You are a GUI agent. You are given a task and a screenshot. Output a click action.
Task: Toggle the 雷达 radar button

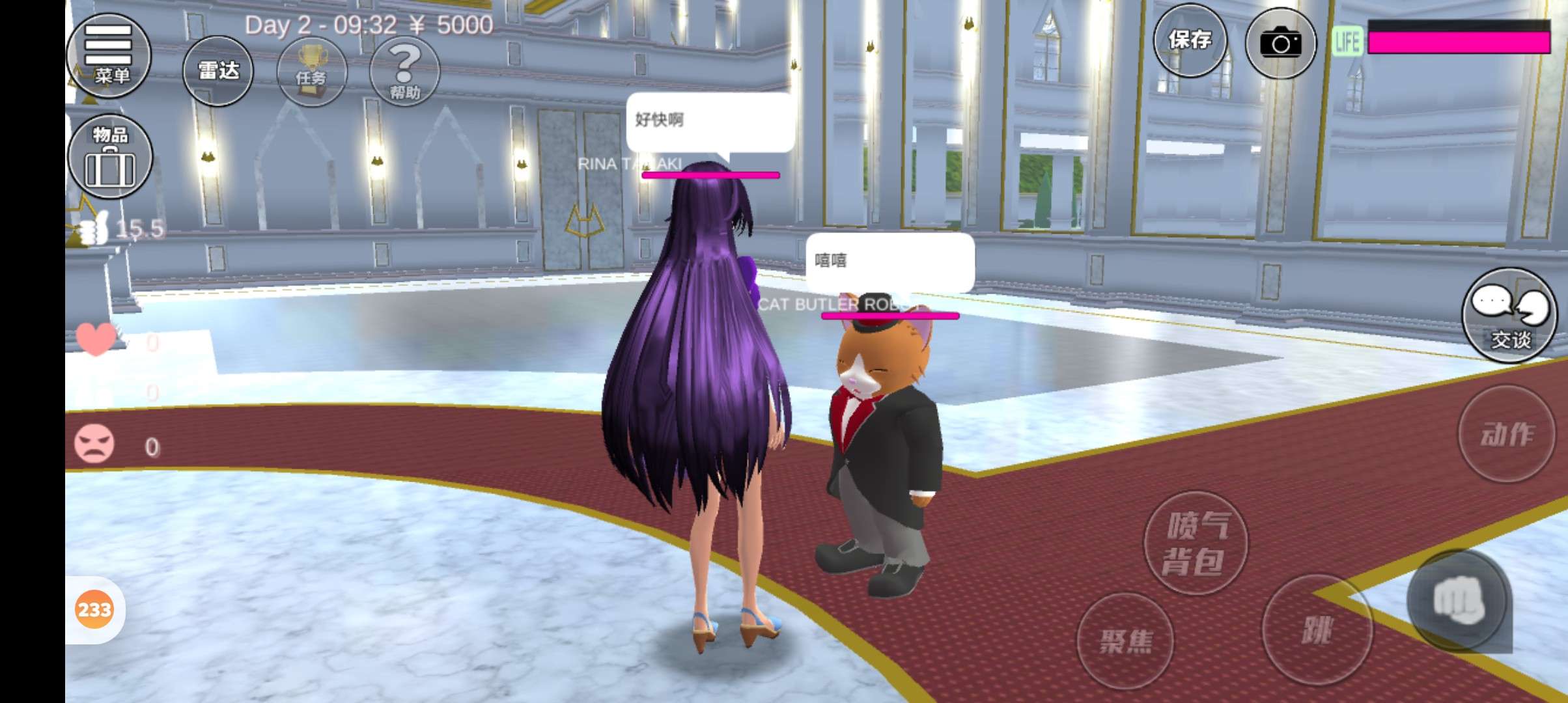click(x=217, y=71)
